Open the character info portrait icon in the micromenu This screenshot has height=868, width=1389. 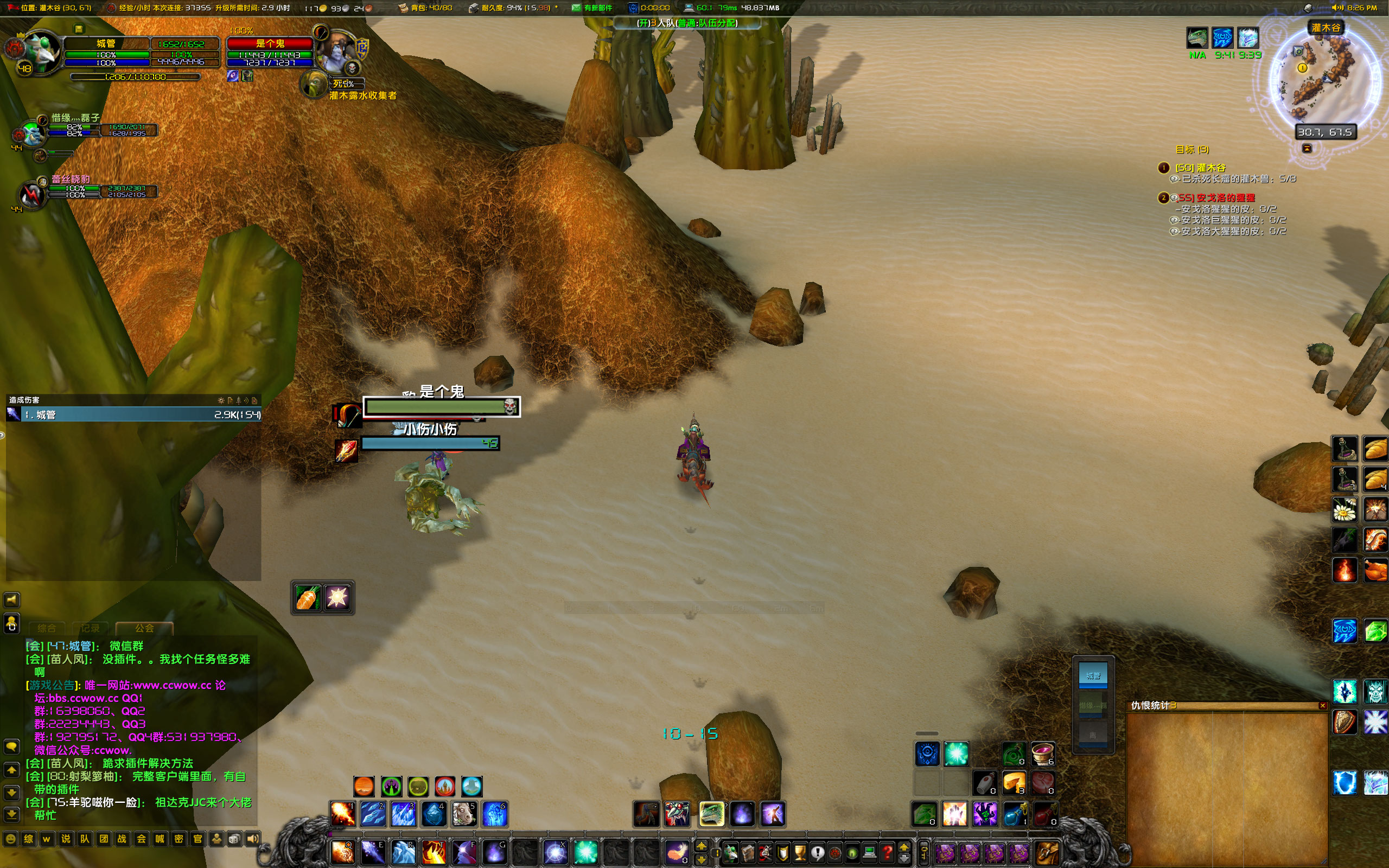pos(730,853)
